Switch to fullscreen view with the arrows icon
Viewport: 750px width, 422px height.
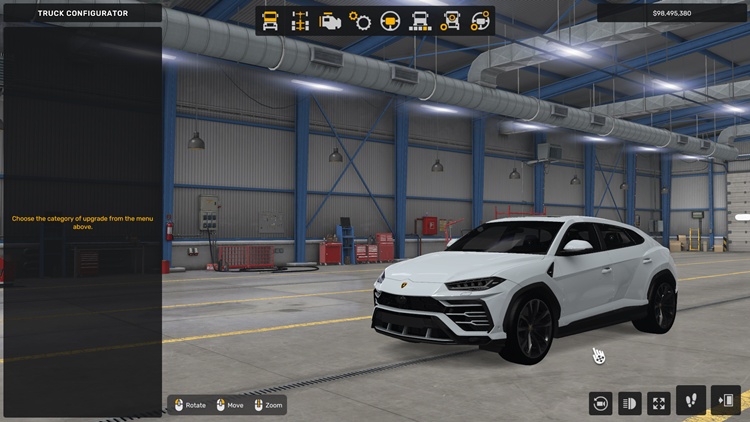pyautogui.click(x=659, y=403)
